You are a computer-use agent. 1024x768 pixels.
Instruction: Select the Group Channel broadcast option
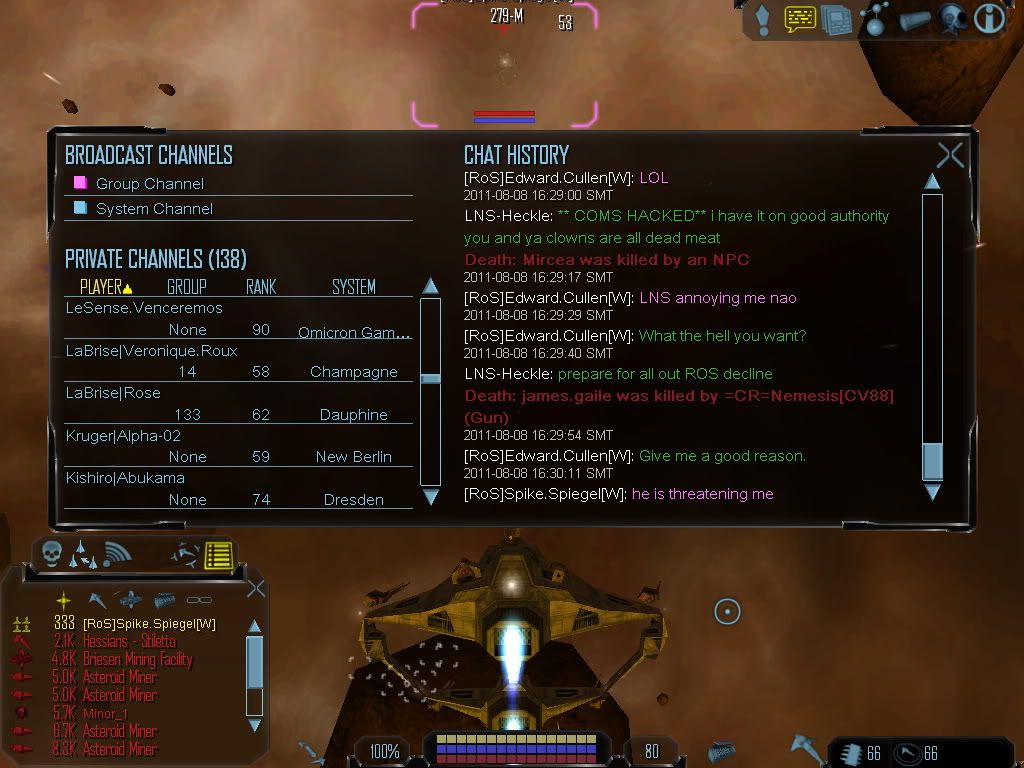pyautogui.click(x=149, y=184)
